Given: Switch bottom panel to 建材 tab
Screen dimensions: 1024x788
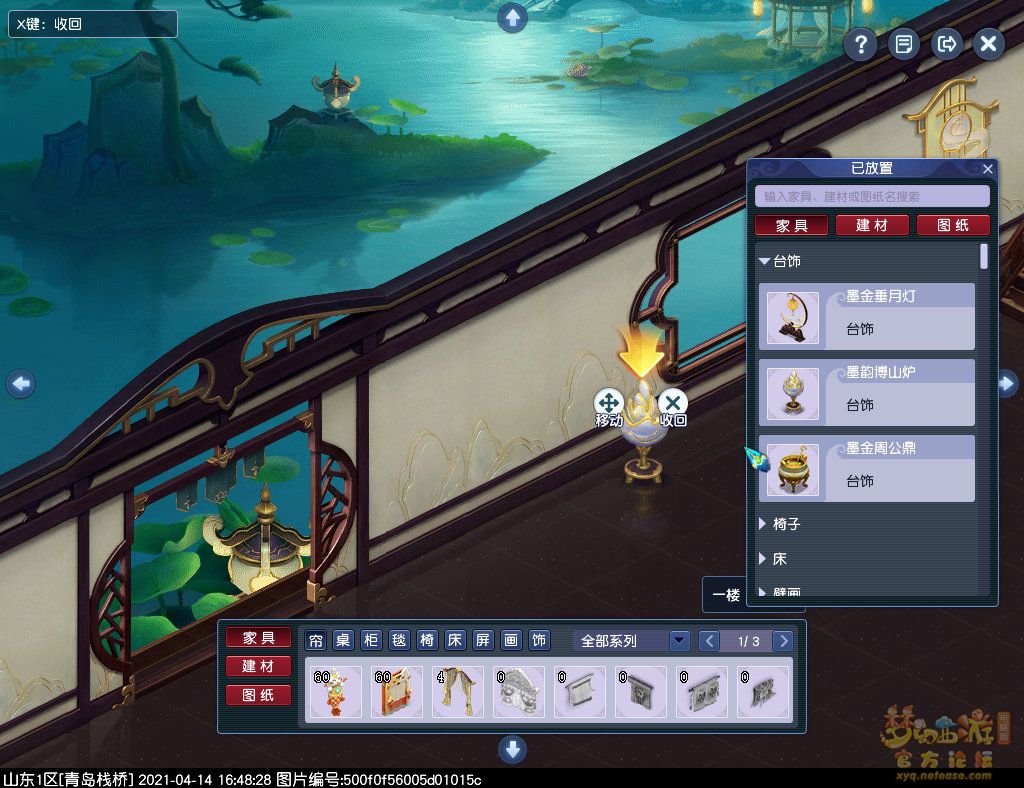Looking at the screenshot, I should click(x=258, y=666).
